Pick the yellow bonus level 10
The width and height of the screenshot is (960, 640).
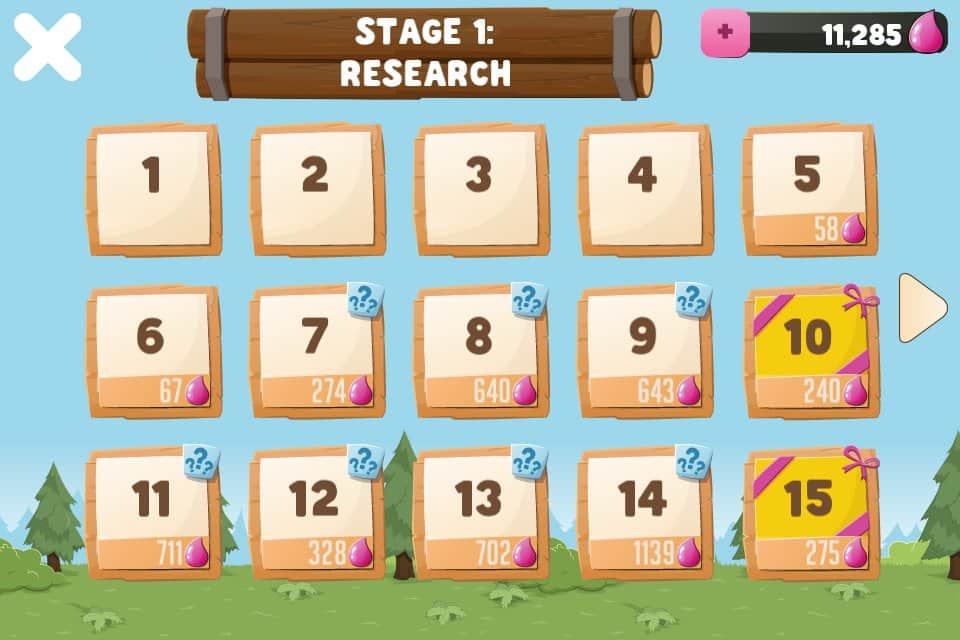point(810,351)
